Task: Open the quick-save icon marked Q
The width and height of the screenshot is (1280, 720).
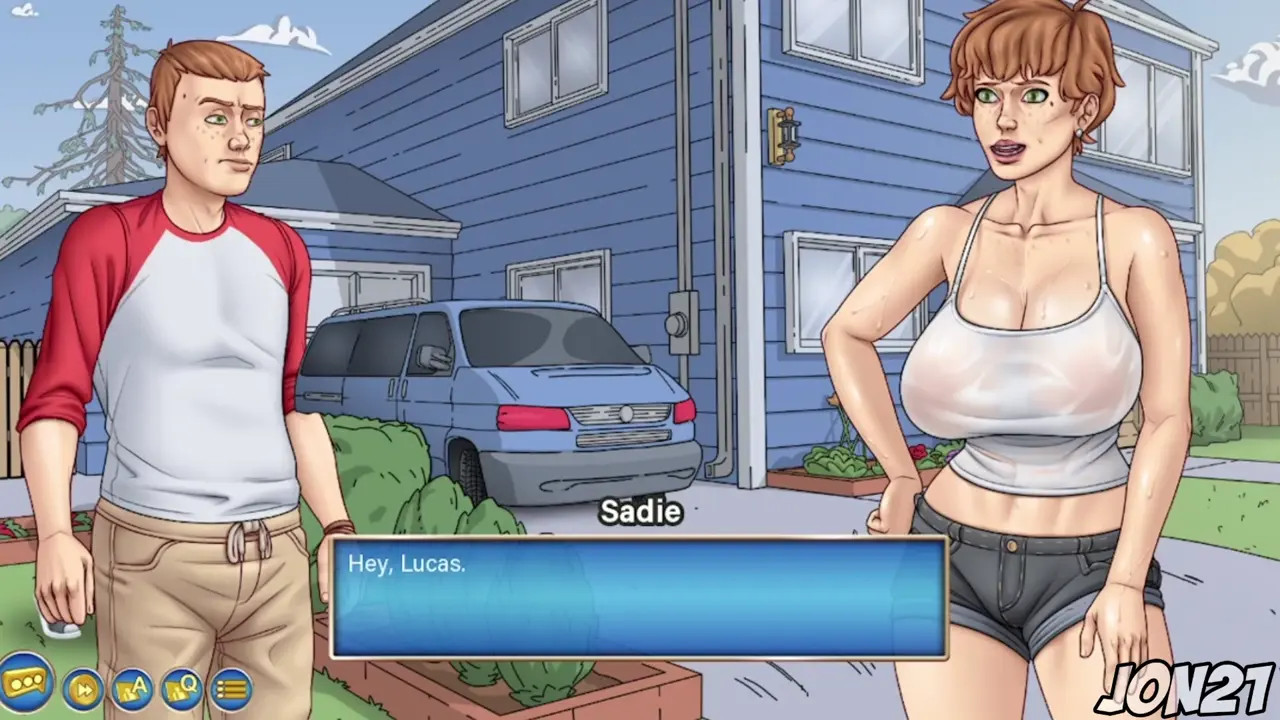Action: (x=181, y=689)
